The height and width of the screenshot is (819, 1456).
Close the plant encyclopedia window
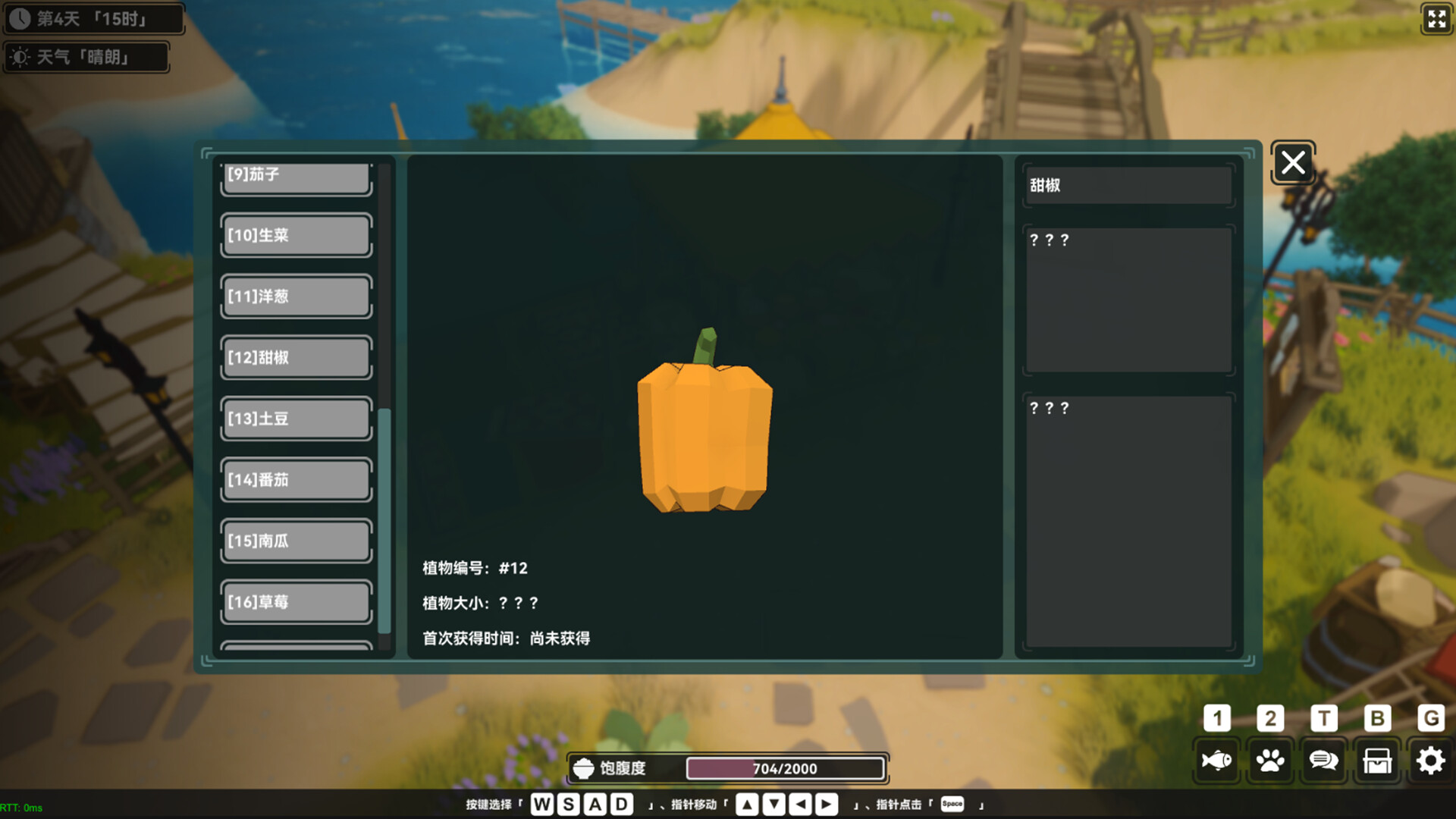(1293, 162)
